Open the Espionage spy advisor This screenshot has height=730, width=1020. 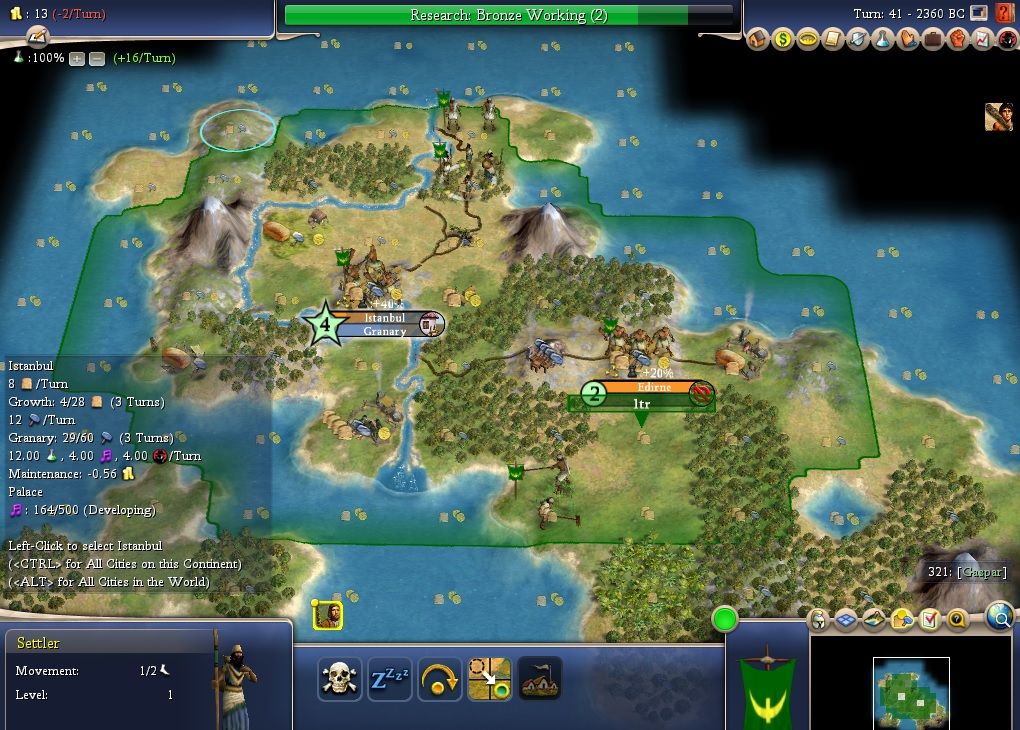tap(1006, 39)
